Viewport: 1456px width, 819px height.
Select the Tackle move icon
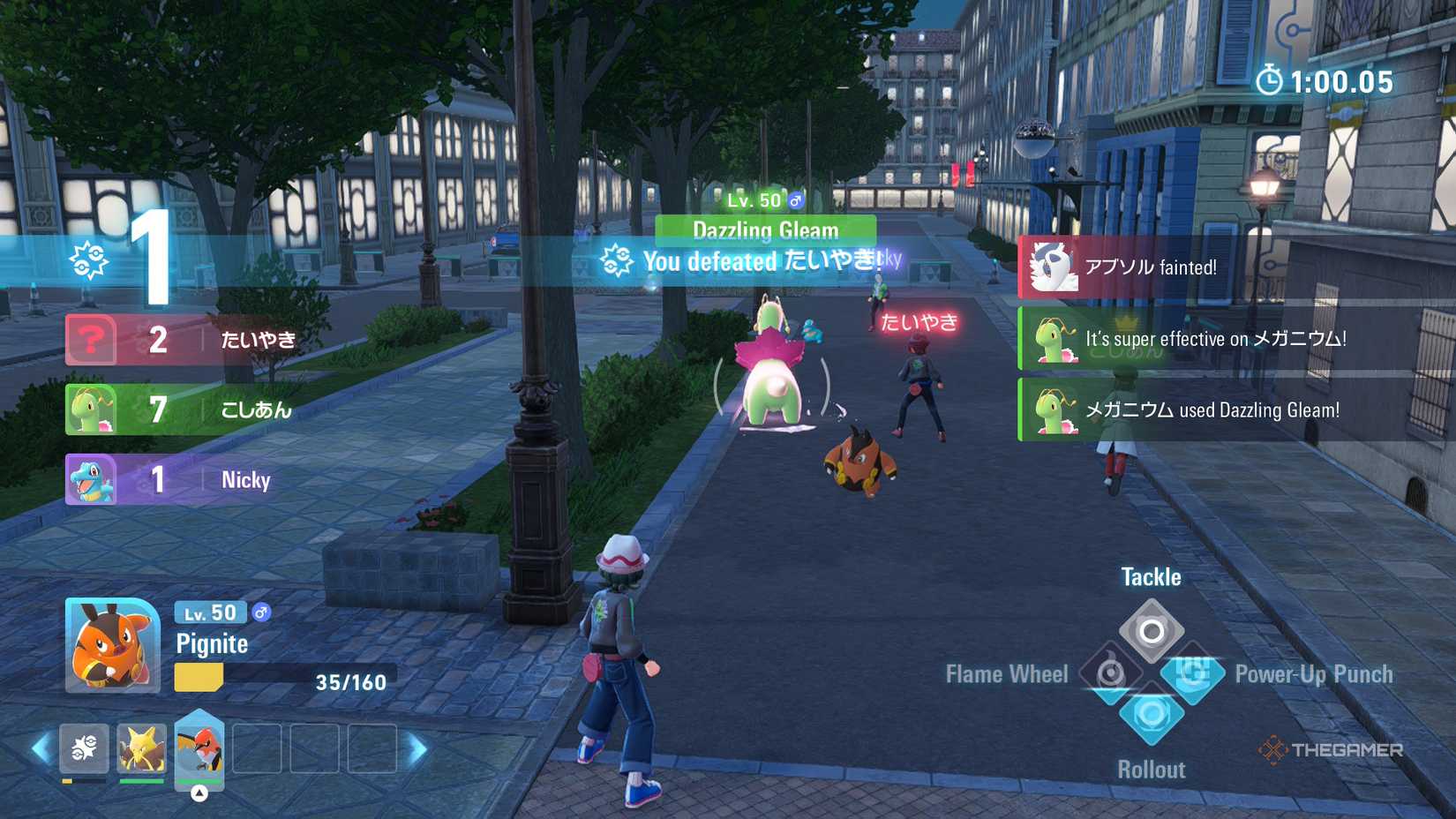1152,630
